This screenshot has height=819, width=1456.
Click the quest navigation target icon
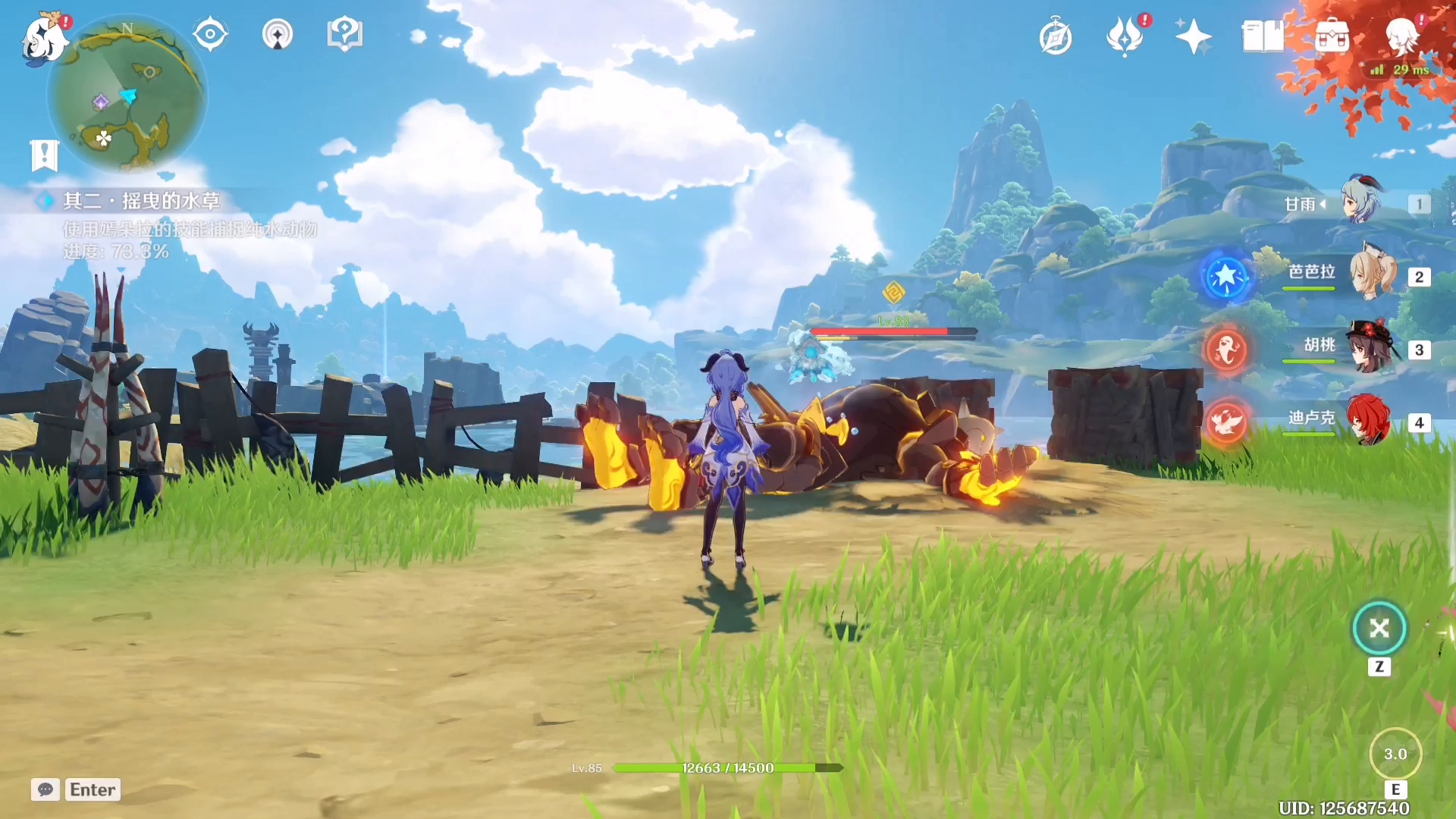point(210,35)
